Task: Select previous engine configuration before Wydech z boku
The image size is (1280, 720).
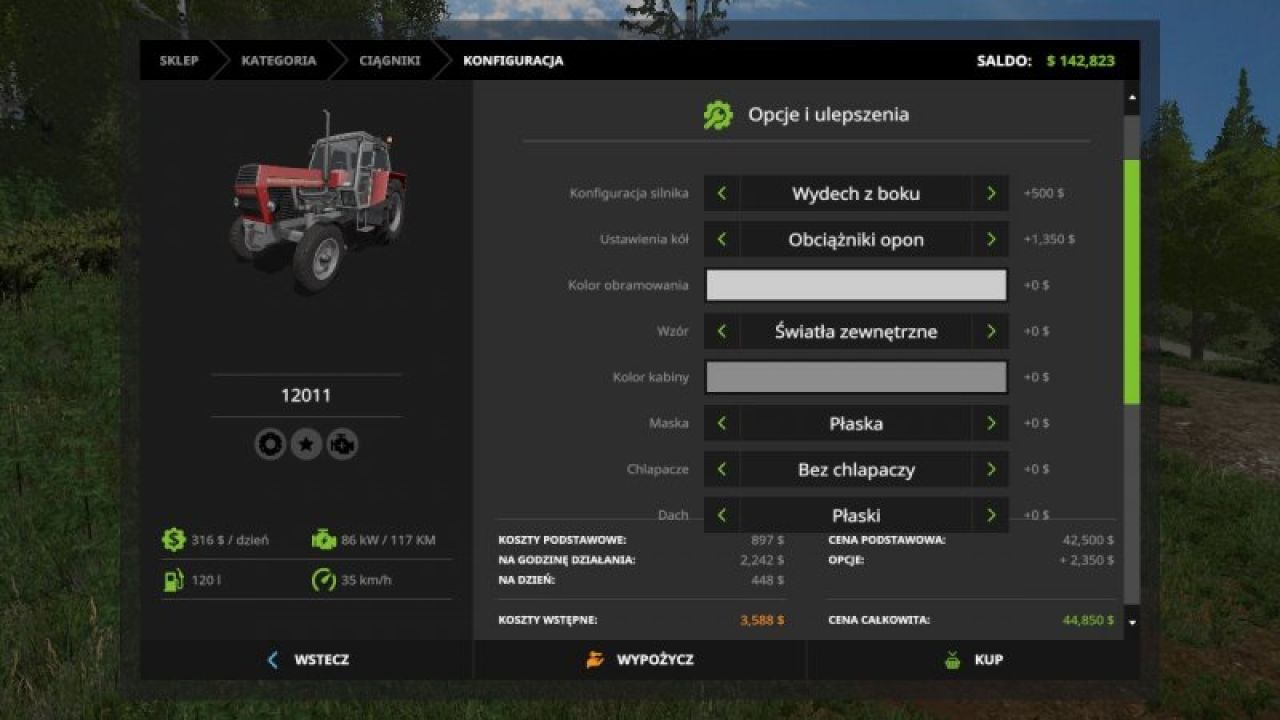Action: click(x=722, y=194)
